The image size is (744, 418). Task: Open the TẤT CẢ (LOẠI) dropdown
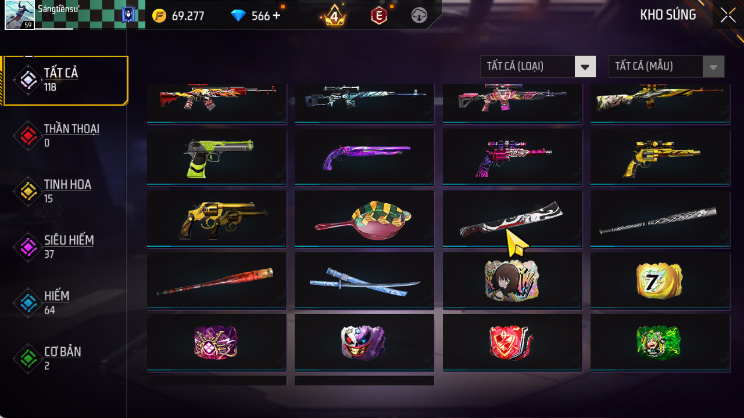point(538,67)
